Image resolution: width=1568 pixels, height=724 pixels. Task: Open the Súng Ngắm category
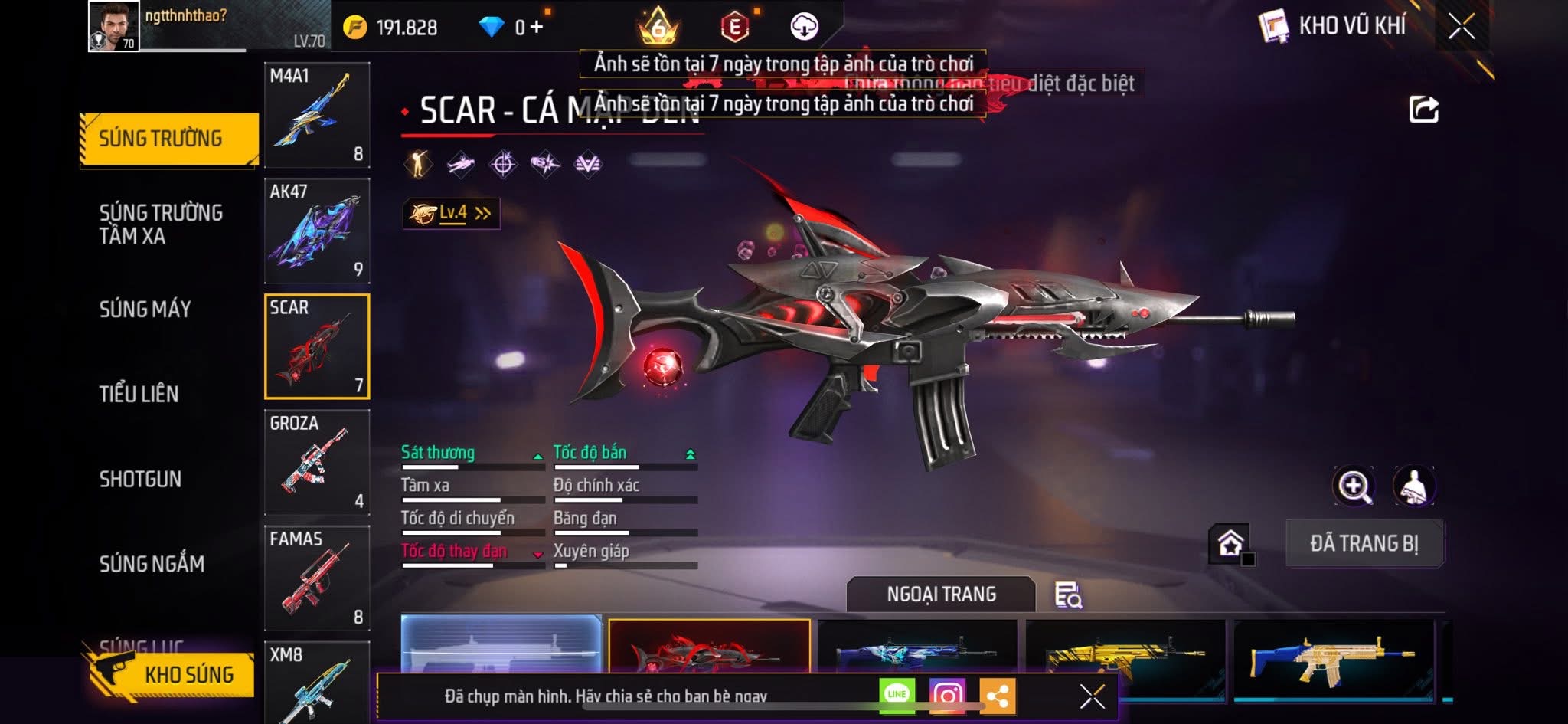[152, 564]
